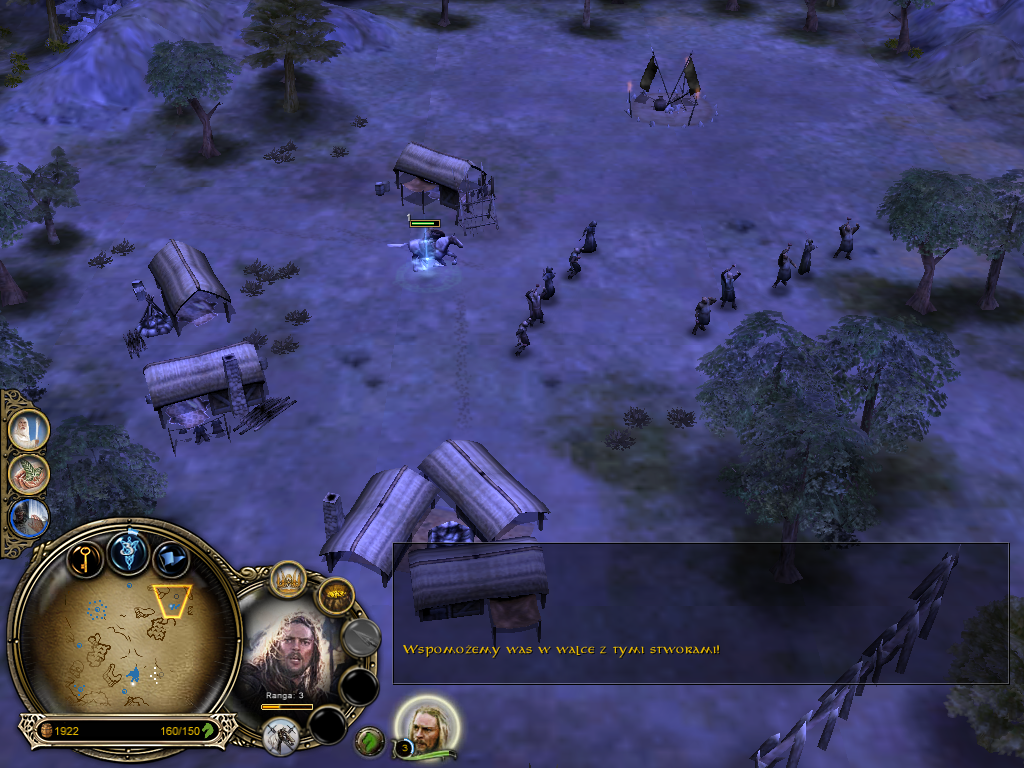
Task: Open the Evenstar powers menu
Action: click(x=129, y=552)
